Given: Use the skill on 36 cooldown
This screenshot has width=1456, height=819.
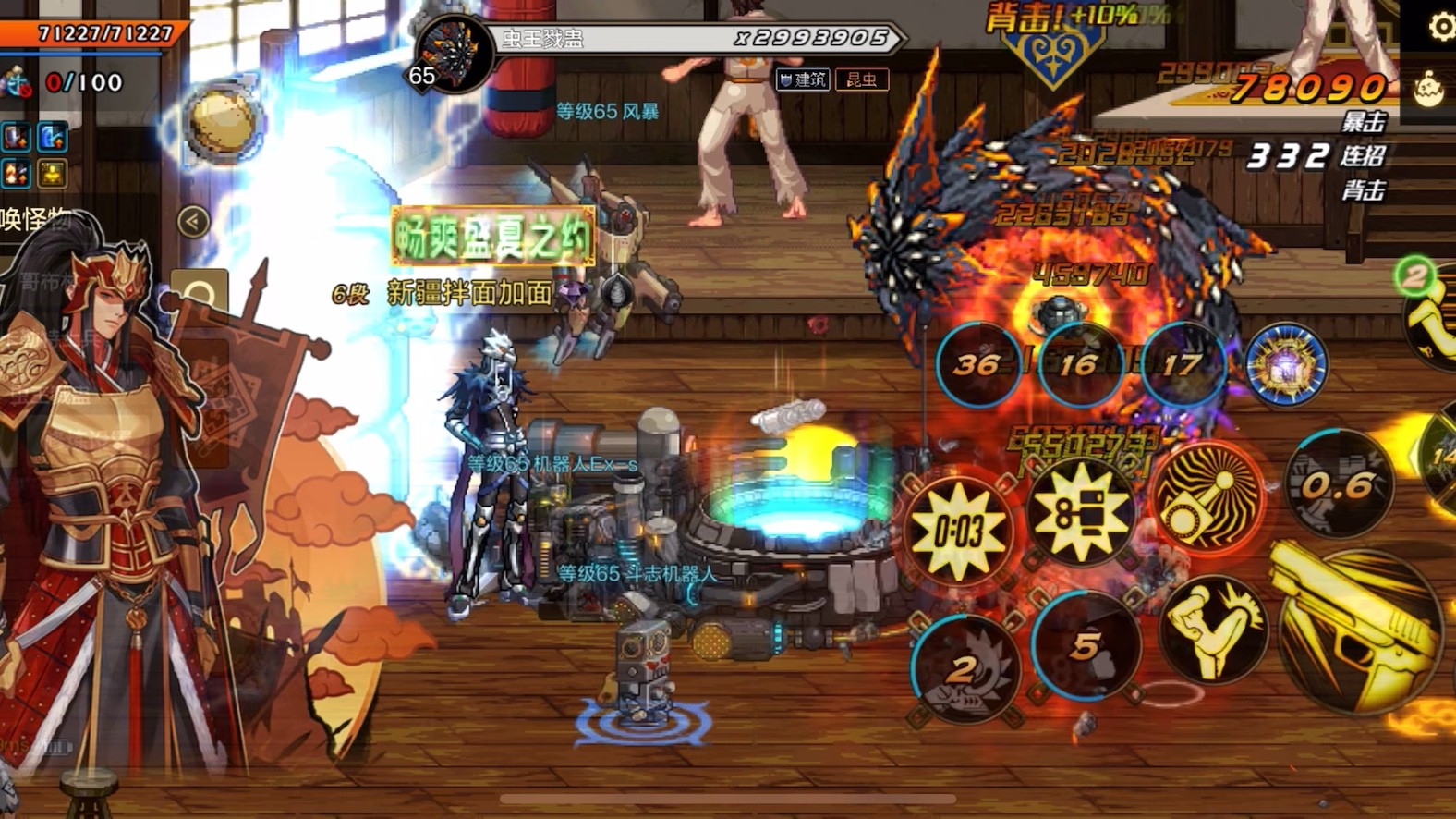Looking at the screenshot, I should click(x=977, y=365).
